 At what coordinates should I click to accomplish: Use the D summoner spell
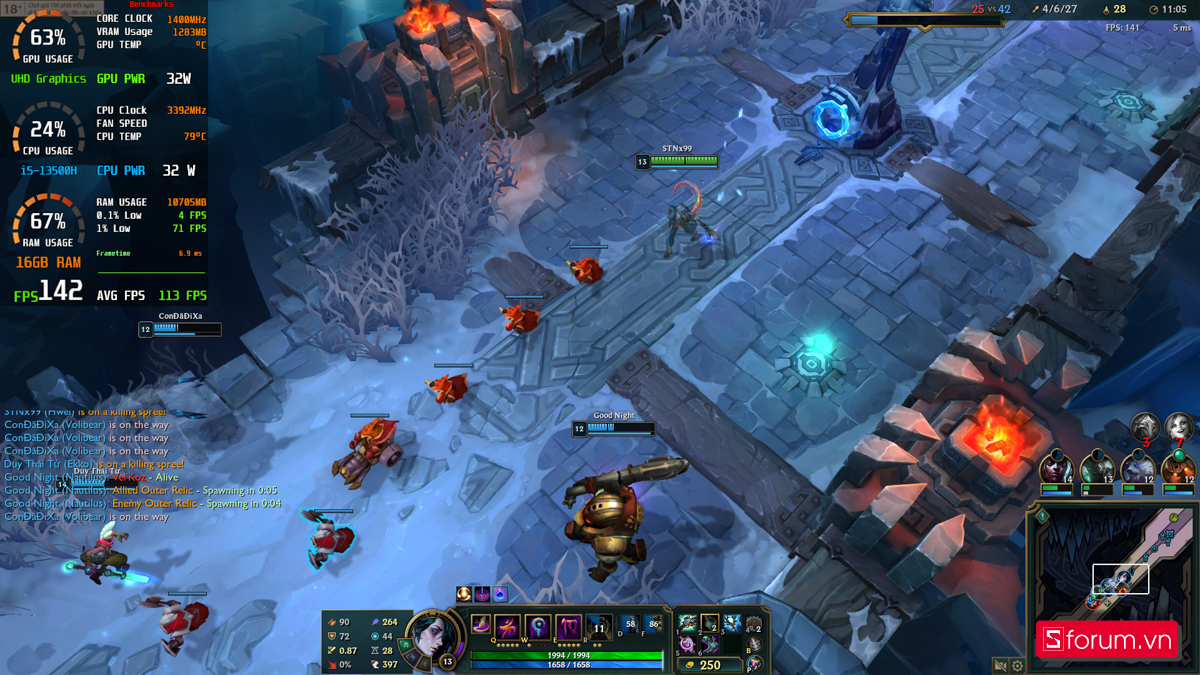pos(629,624)
